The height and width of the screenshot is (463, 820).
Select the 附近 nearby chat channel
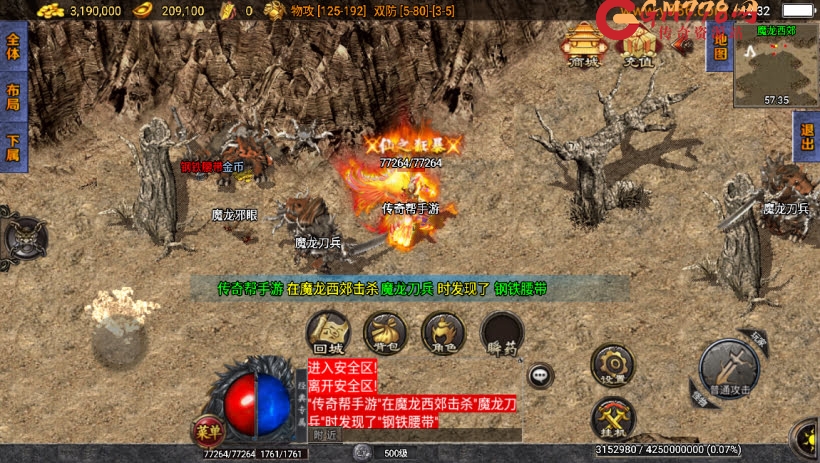(x=326, y=435)
